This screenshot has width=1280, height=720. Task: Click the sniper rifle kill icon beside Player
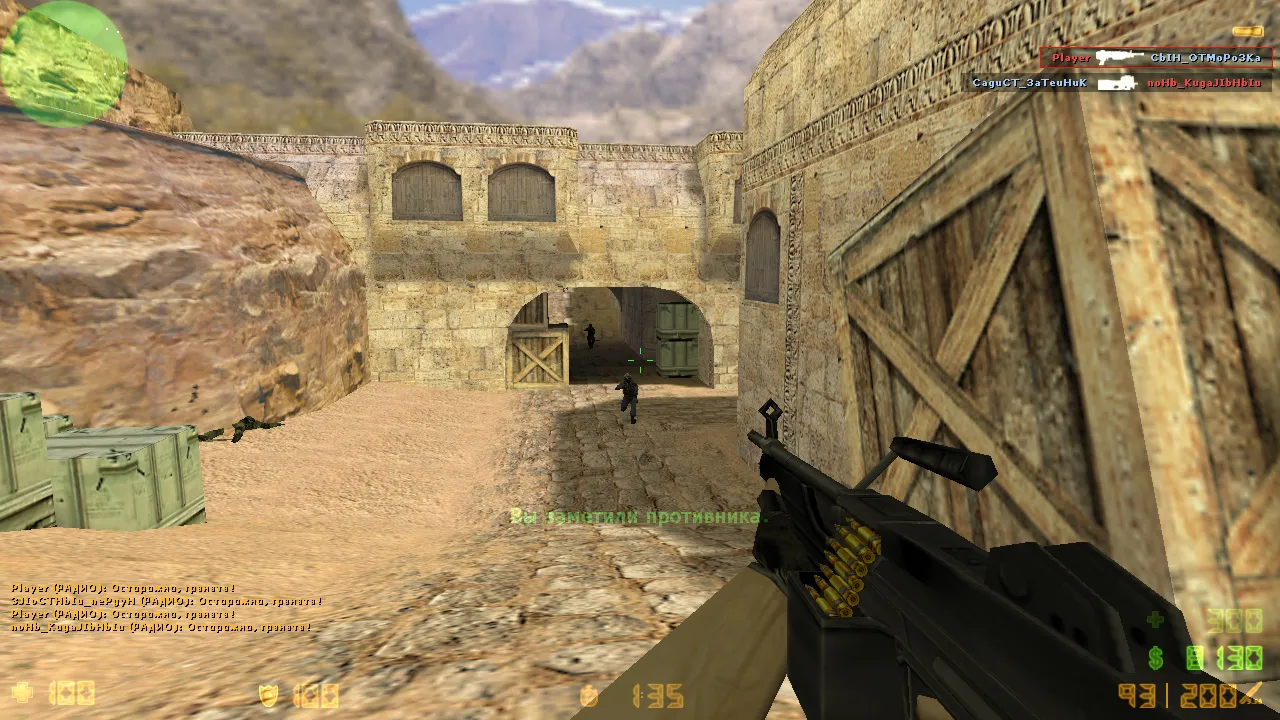(x=1120, y=57)
